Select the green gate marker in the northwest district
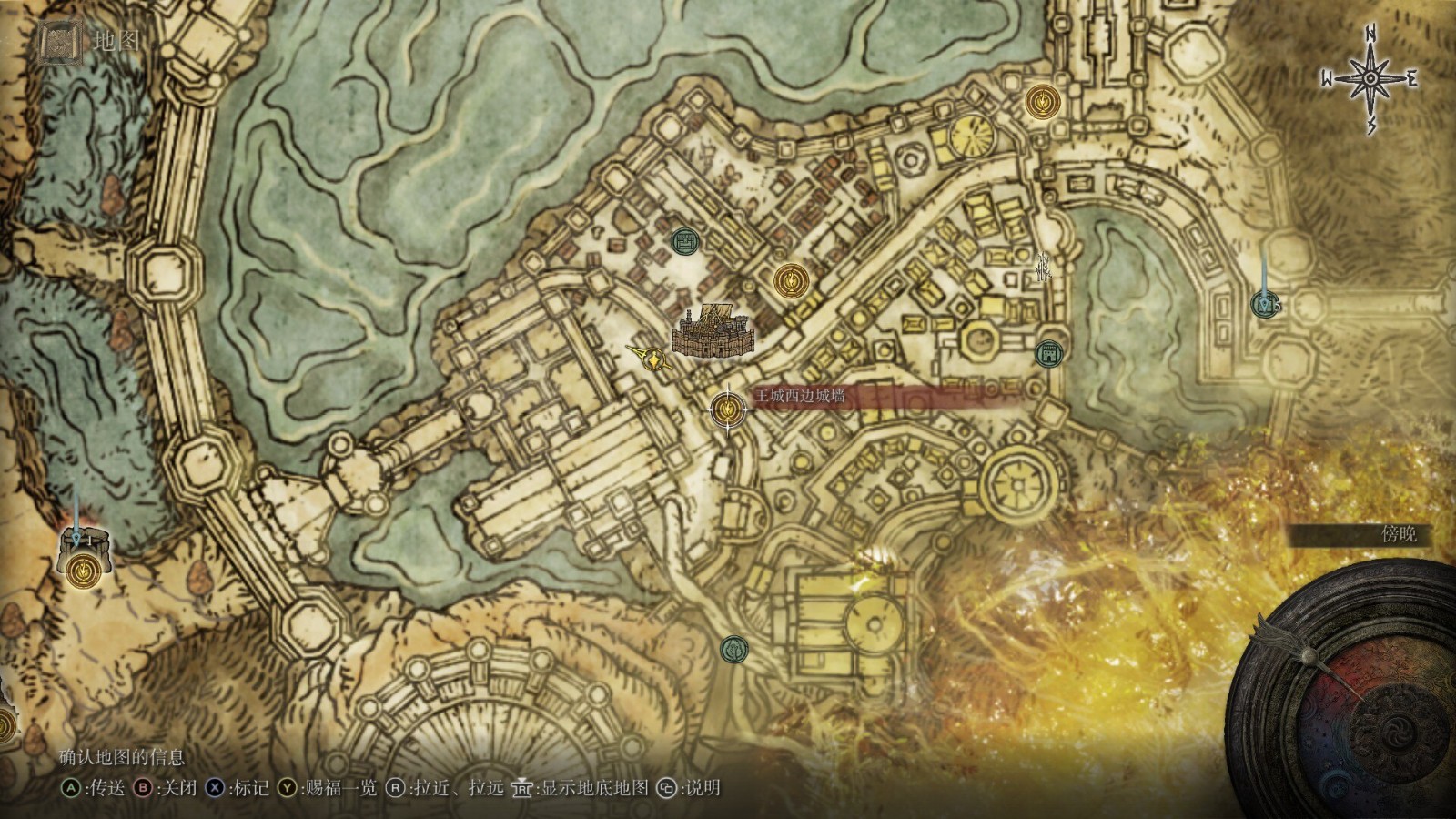Screen dimensions: 1456x819 point(683,241)
